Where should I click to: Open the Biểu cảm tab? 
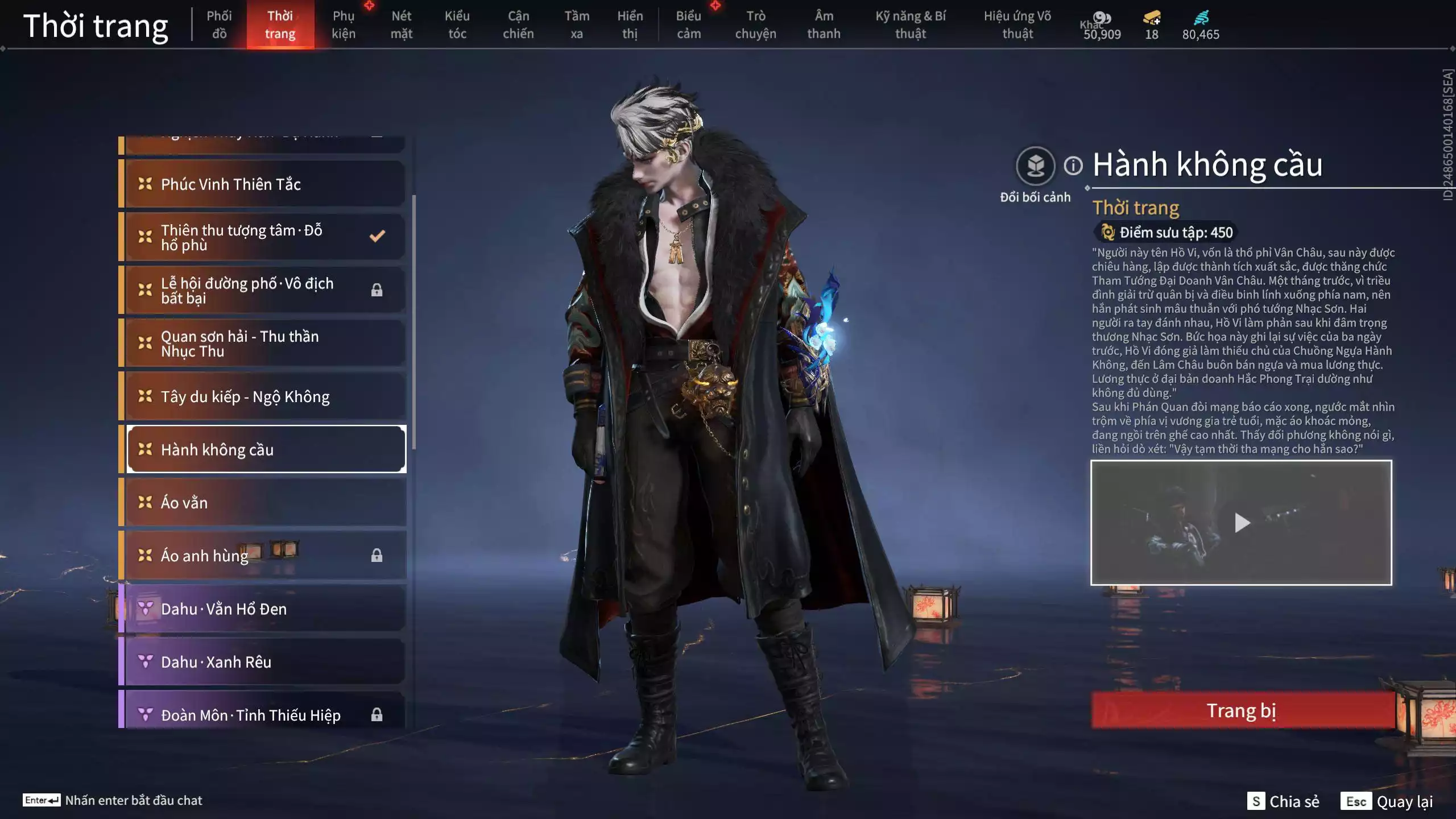point(688,25)
